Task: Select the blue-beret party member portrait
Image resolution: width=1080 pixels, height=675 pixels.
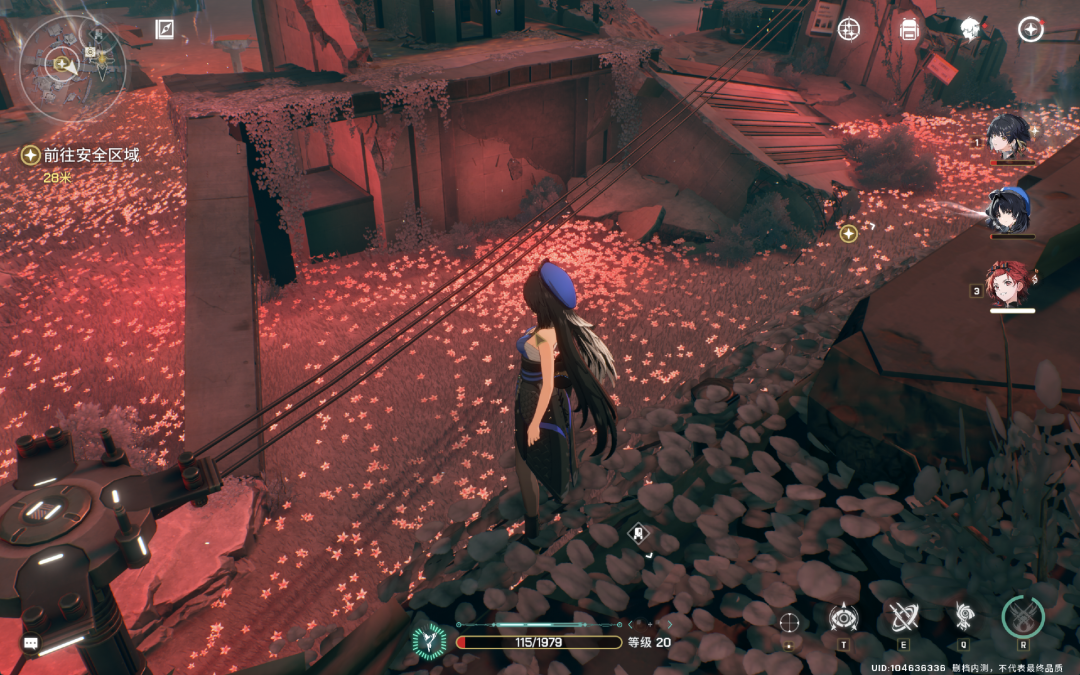Action: (1010, 208)
